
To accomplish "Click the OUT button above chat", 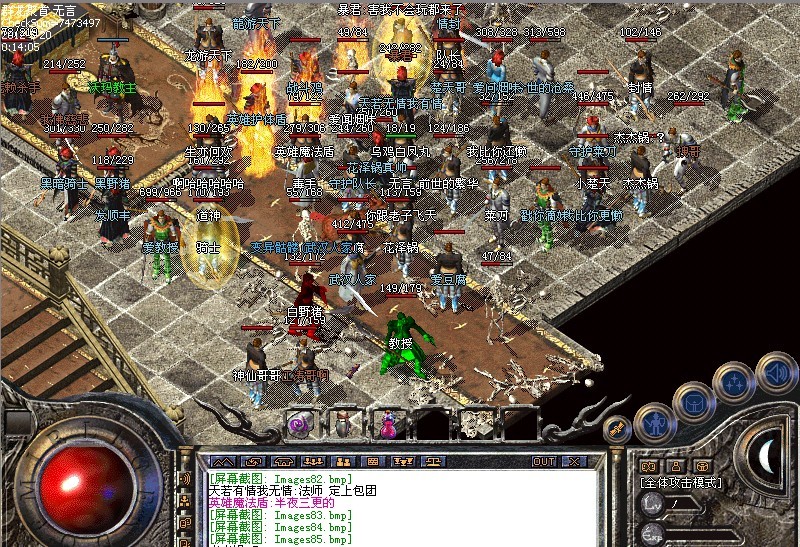I will [543, 462].
